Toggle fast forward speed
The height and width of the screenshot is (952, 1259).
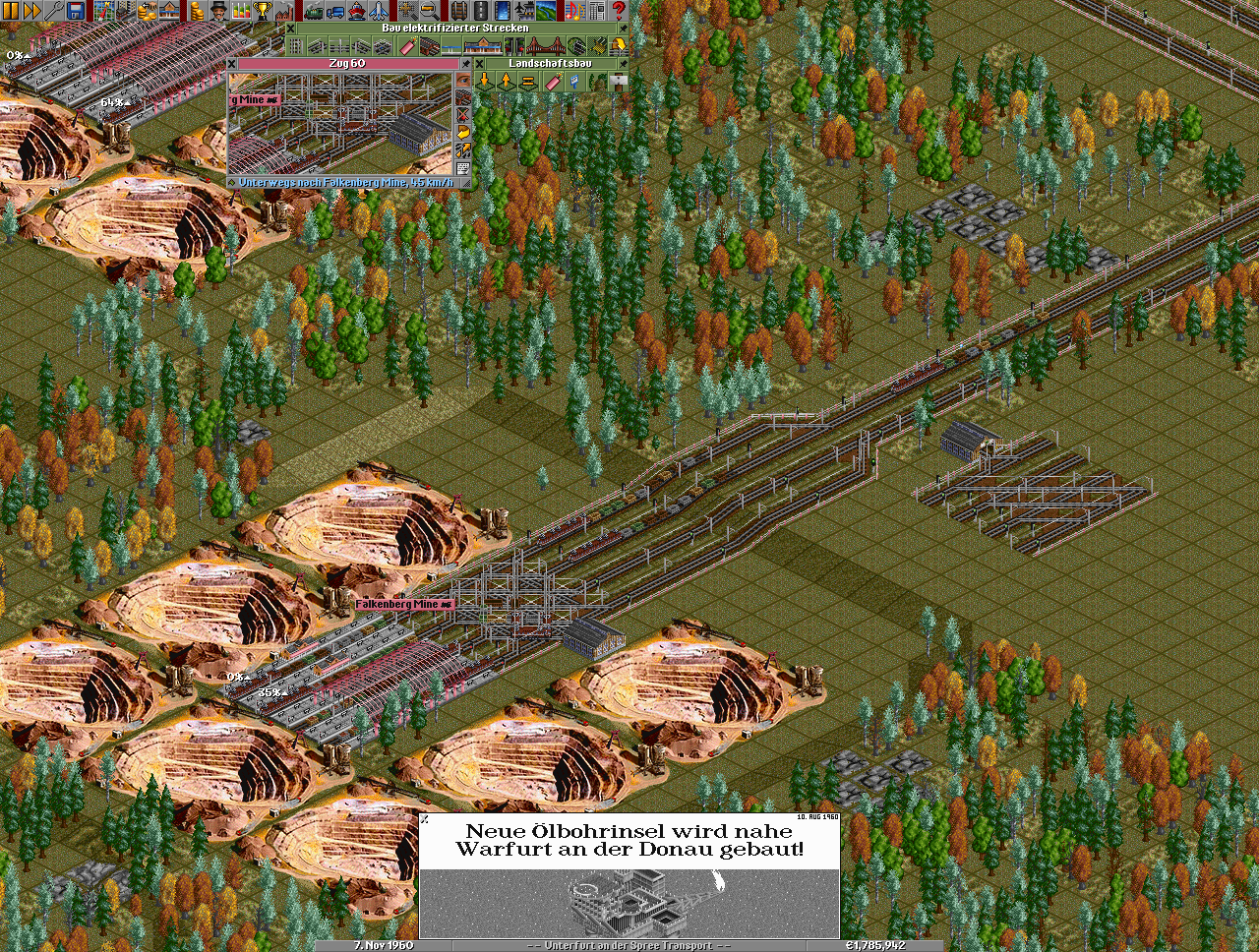(31, 11)
